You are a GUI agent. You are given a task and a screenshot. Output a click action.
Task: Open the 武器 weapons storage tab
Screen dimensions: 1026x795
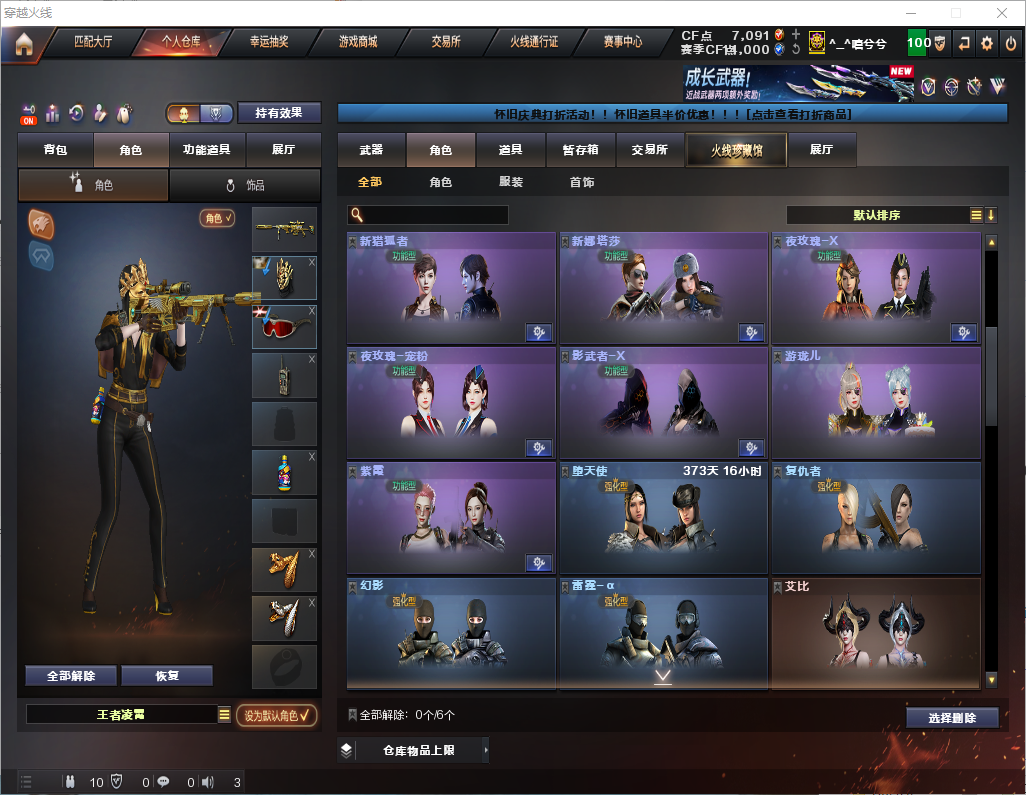pyautogui.click(x=371, y=150)
